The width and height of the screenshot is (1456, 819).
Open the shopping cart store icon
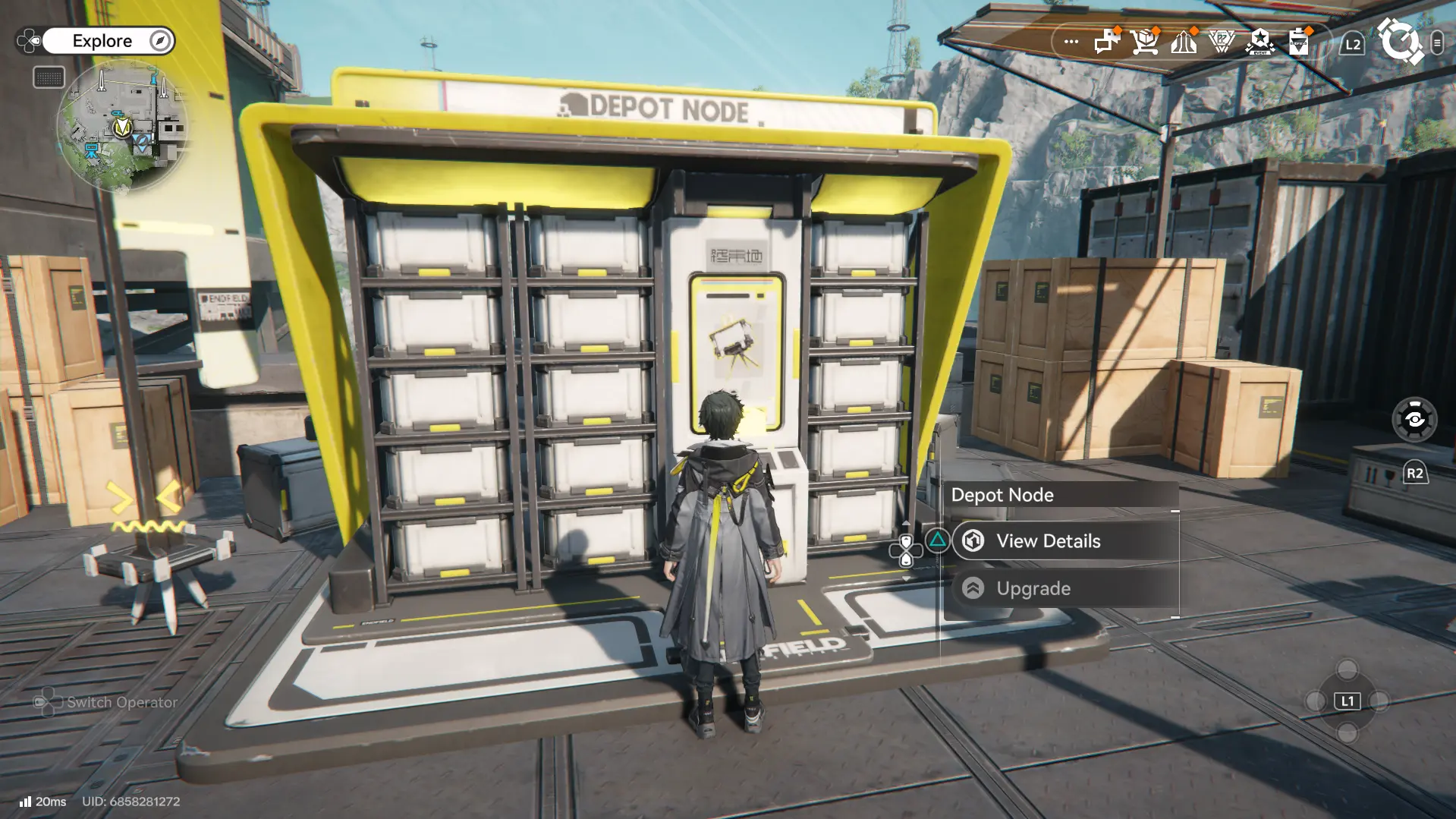click(1144, 42)
